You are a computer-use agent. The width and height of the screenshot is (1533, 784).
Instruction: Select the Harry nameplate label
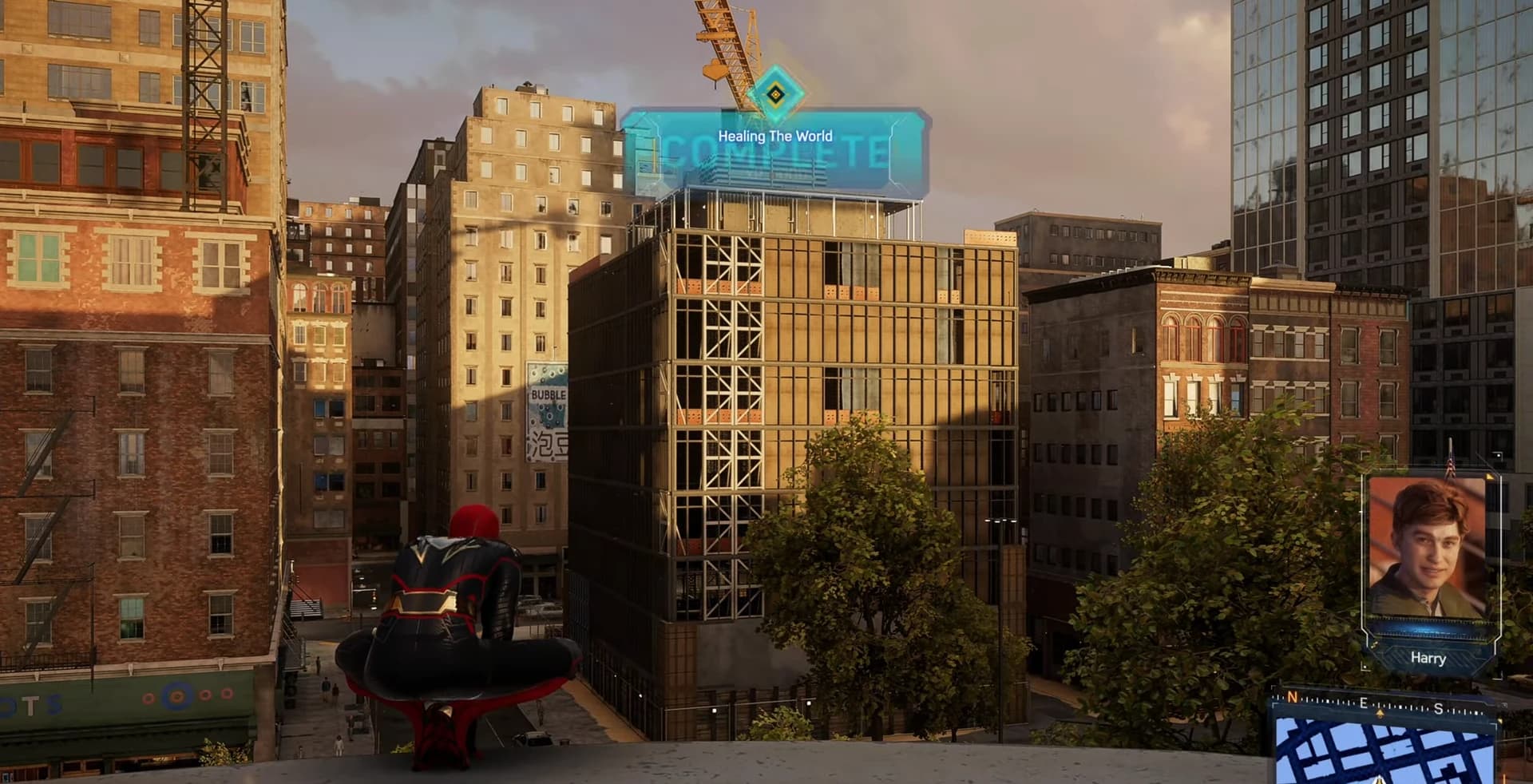click(x=1428, y=658)
